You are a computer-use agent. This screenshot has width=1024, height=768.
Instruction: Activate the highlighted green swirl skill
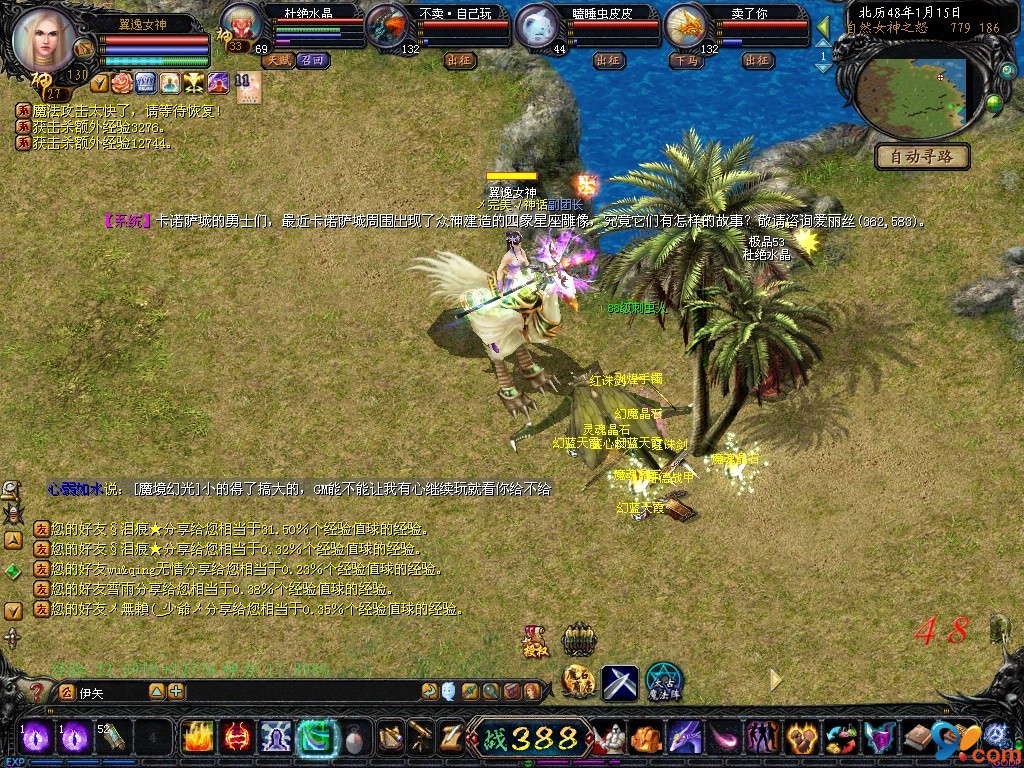[315, 737]
